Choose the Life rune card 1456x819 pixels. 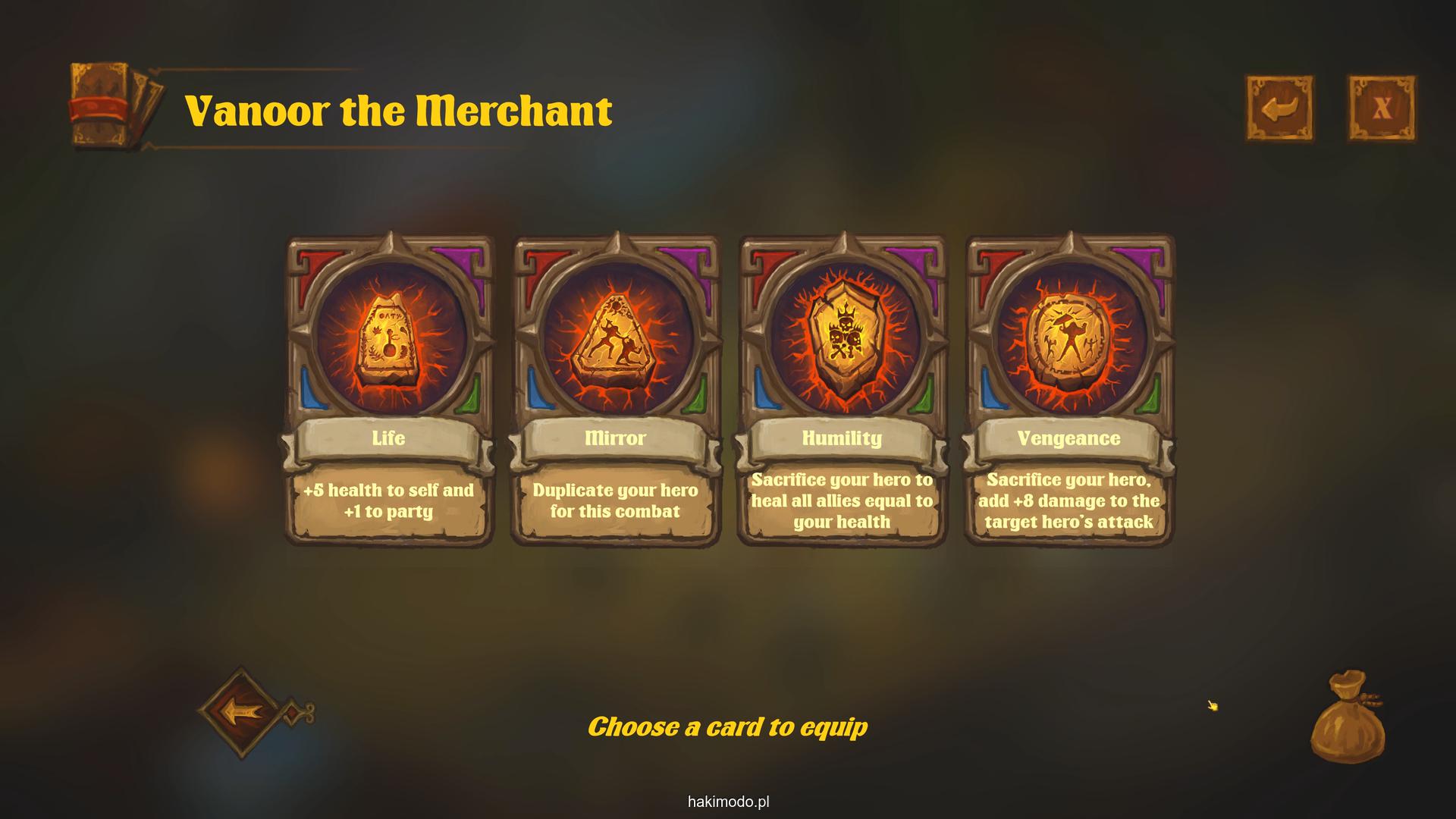(388, 390)
